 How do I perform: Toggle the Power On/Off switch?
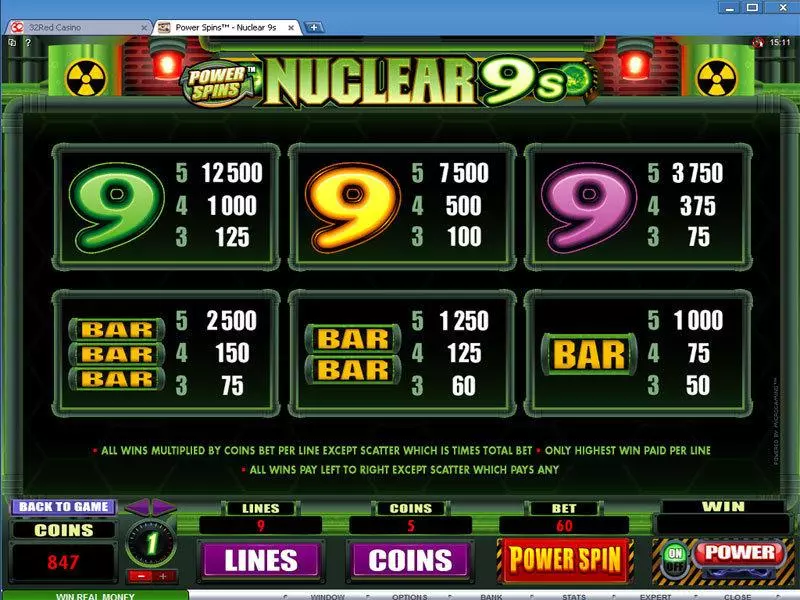pos(676,558)
